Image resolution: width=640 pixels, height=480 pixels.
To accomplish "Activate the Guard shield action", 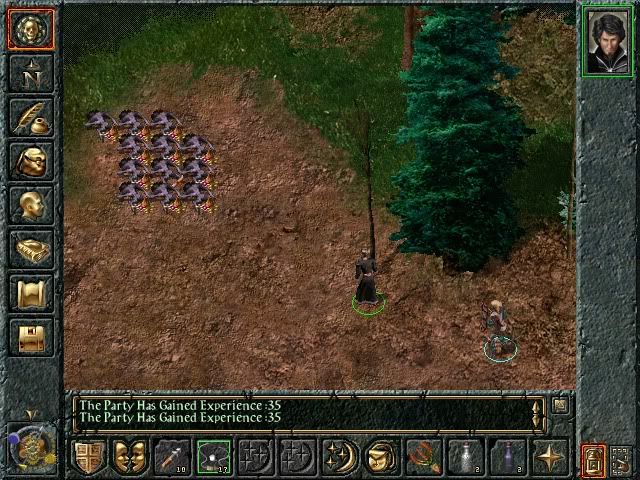I will click(x=89, y=456).
